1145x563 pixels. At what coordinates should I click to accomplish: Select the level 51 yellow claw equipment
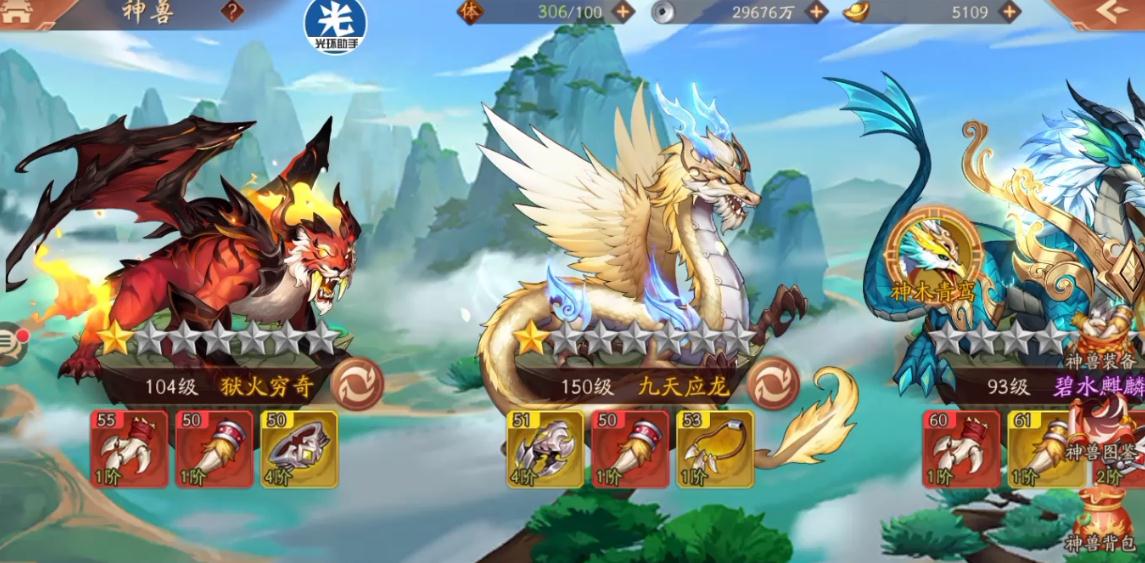[545, 449]
